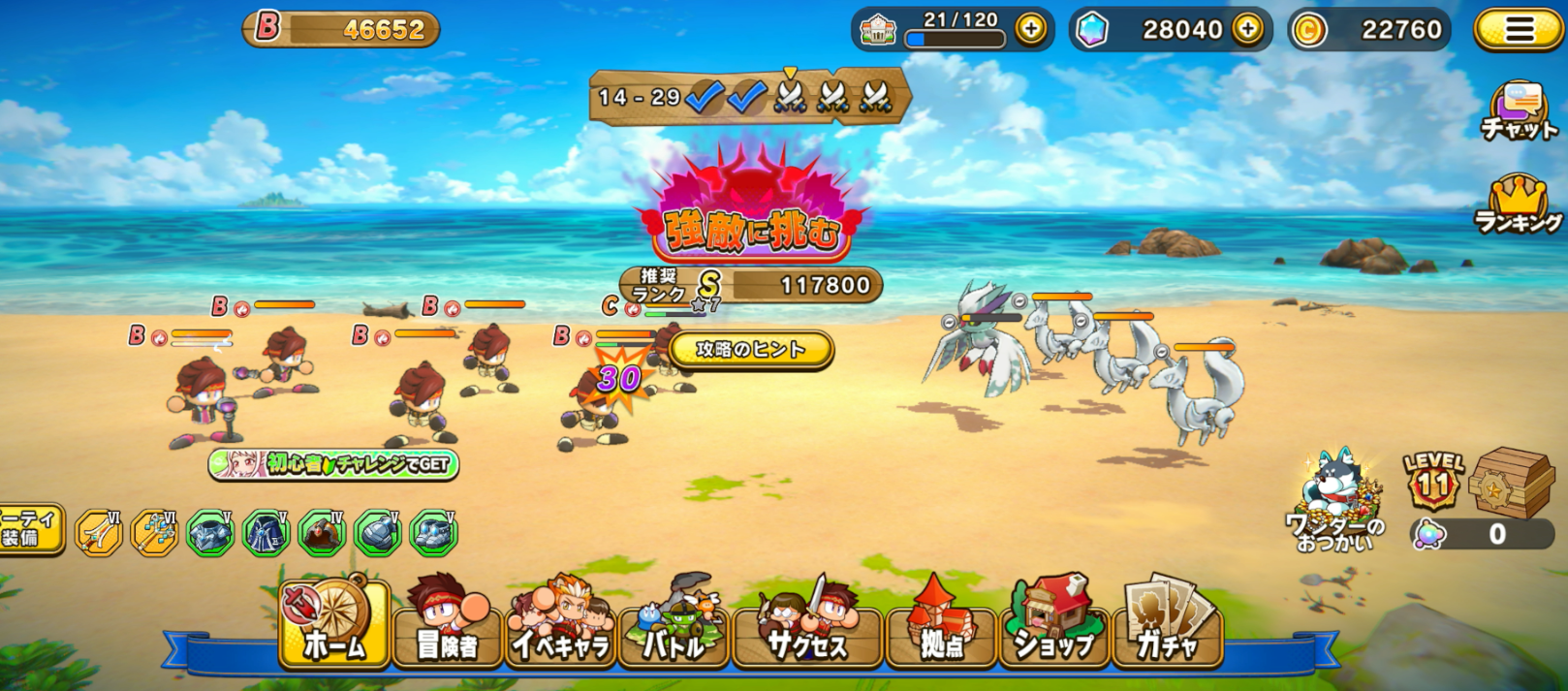Open the イベキャラ tab

[561, 625]
